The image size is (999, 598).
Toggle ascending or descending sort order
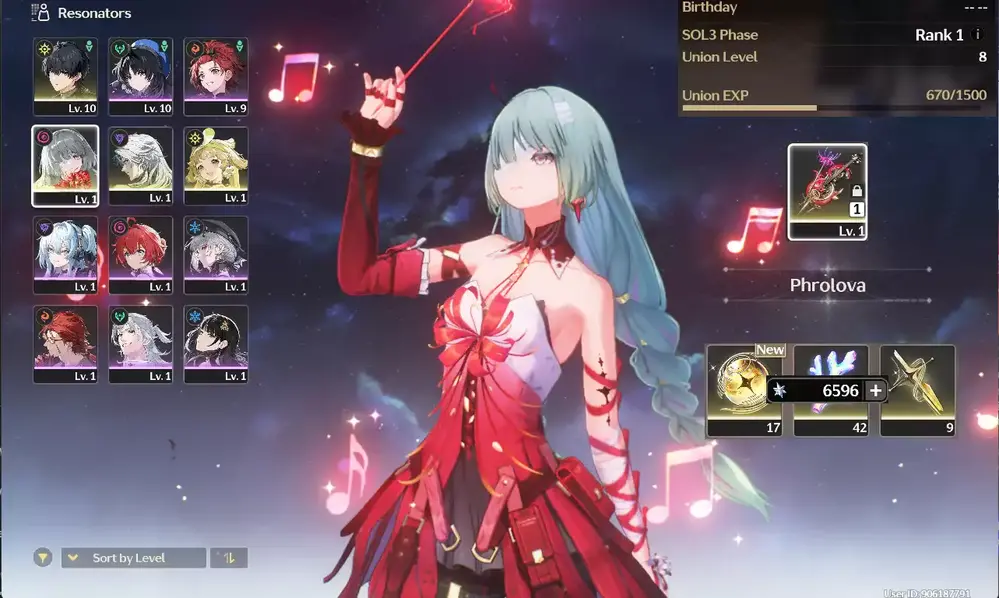pyautogui.click(x=229, y=558)
